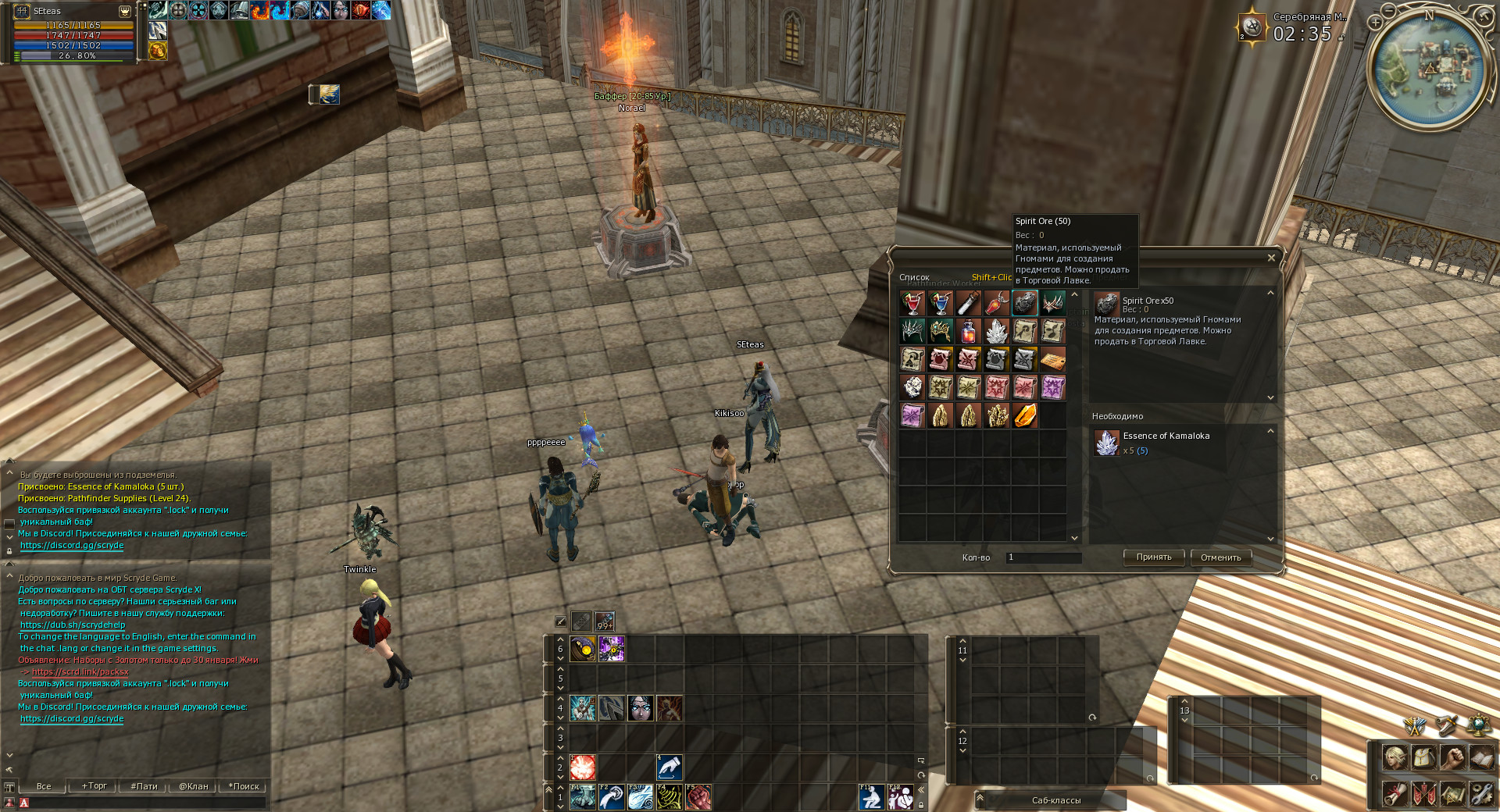This screenshot has height=812, width=1500.
Task: Click the Кол-во quantity input field
Action: coord(1043,557)
